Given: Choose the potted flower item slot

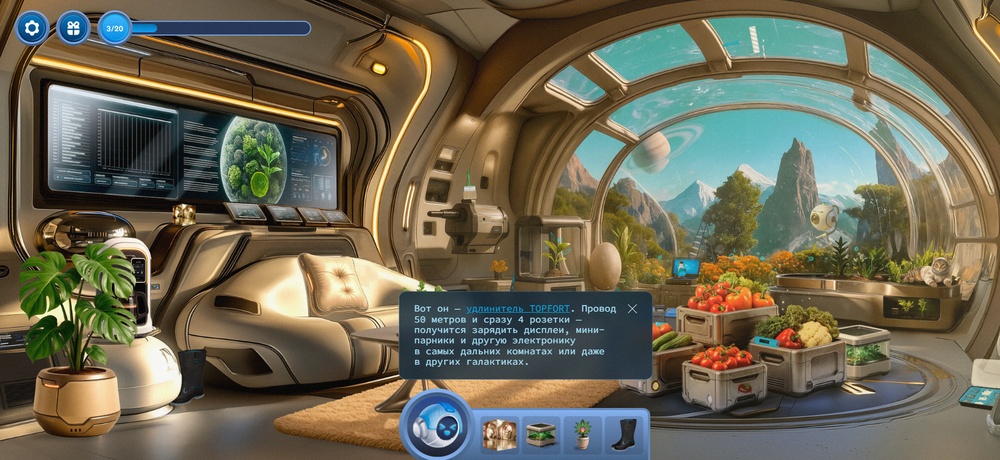Looking at the screenshot, I should tap(582, 434).
